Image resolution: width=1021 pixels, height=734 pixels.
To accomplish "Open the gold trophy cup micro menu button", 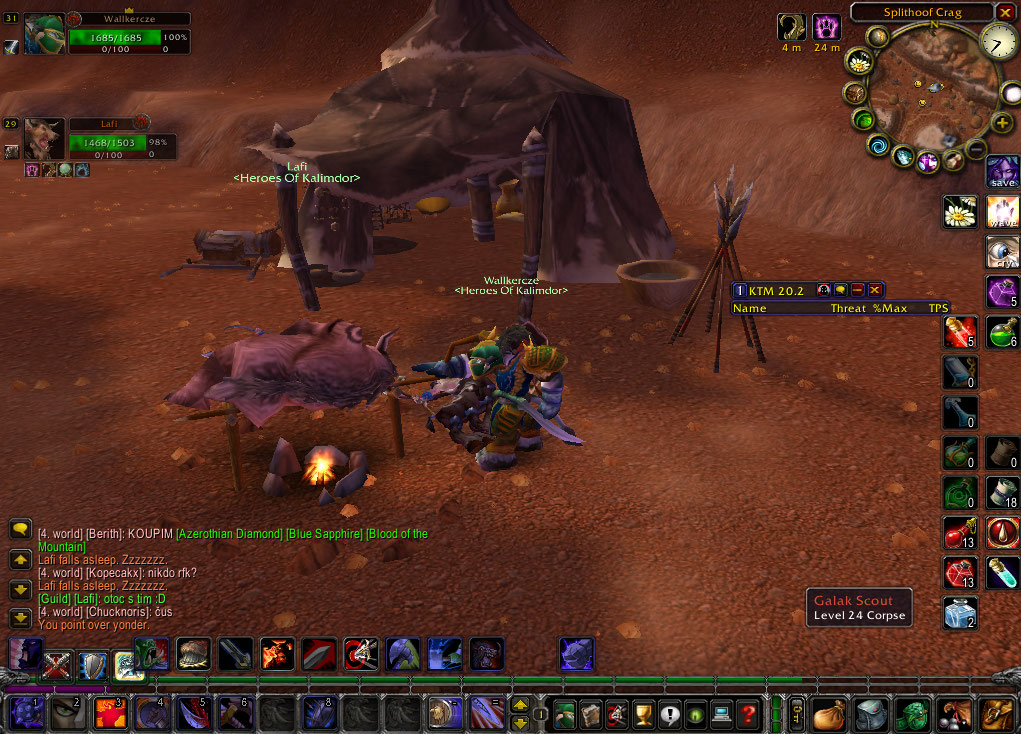I will tap(643, 714).
